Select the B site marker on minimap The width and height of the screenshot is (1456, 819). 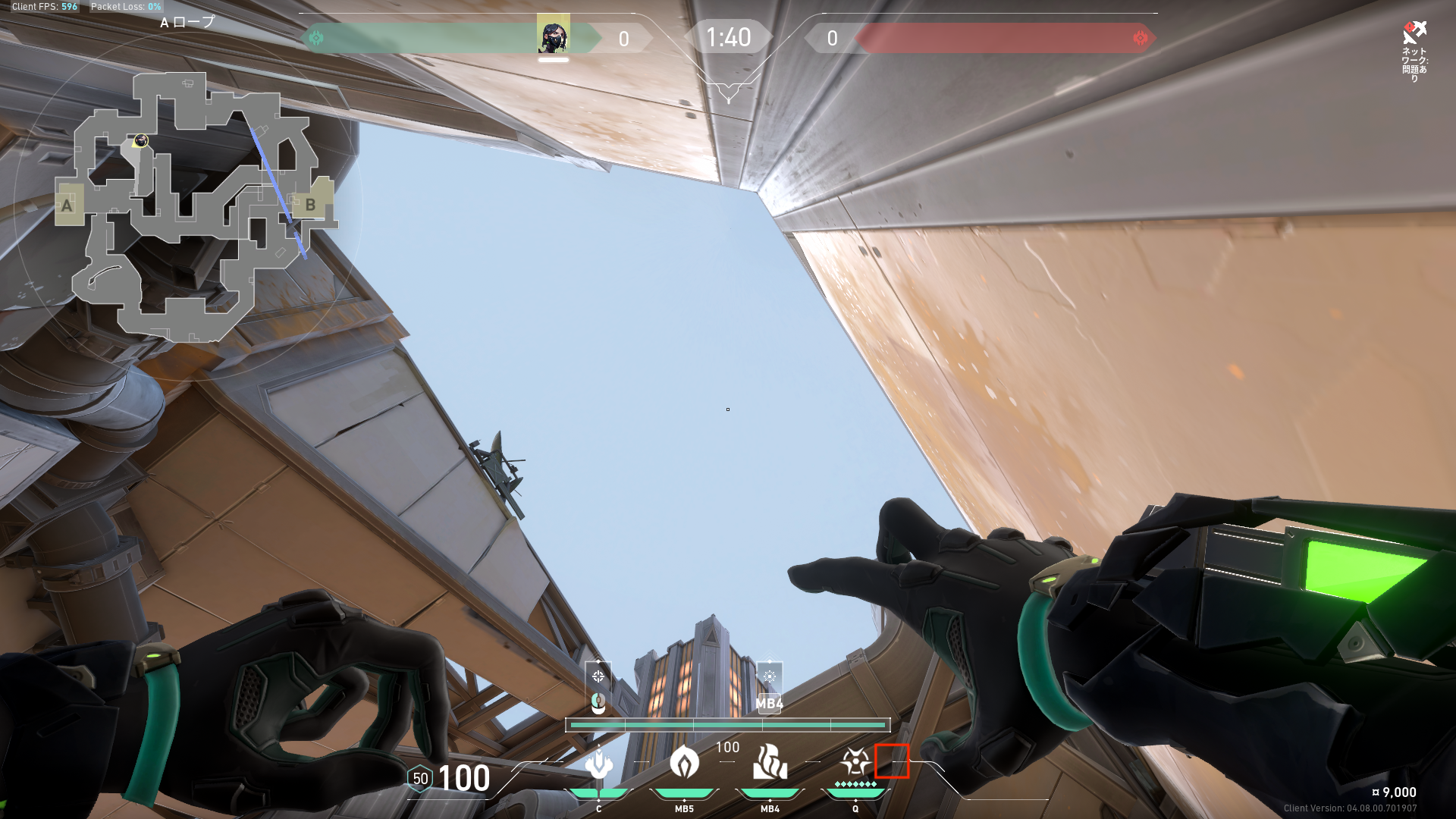[311, 203]
